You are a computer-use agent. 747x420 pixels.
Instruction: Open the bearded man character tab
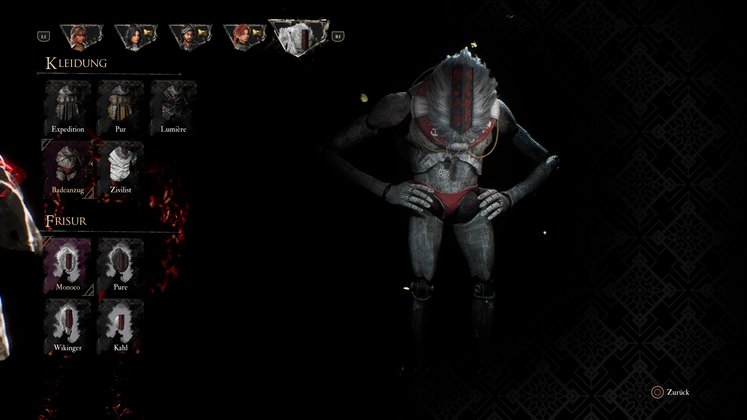186,37
